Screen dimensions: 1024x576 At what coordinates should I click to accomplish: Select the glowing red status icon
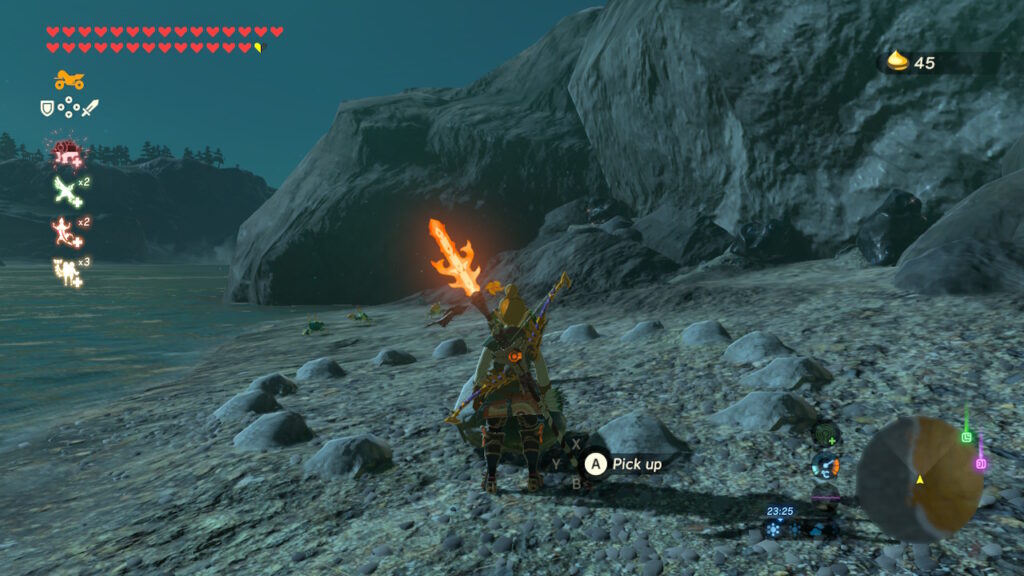coord(67,153)
